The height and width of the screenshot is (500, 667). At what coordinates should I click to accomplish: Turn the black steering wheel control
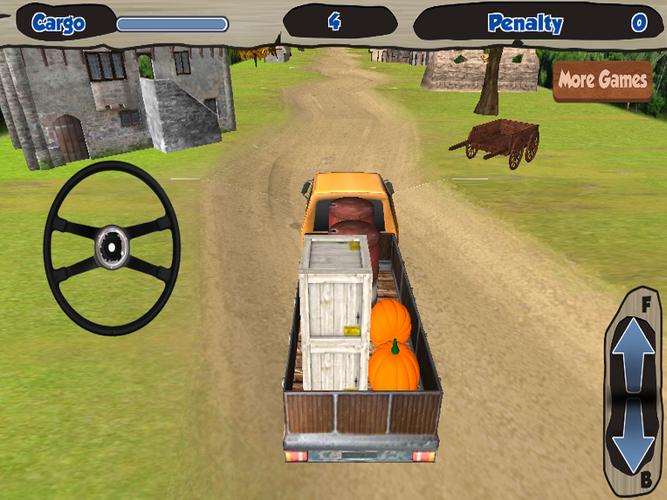pyautogui.click(x=111, y=246)
